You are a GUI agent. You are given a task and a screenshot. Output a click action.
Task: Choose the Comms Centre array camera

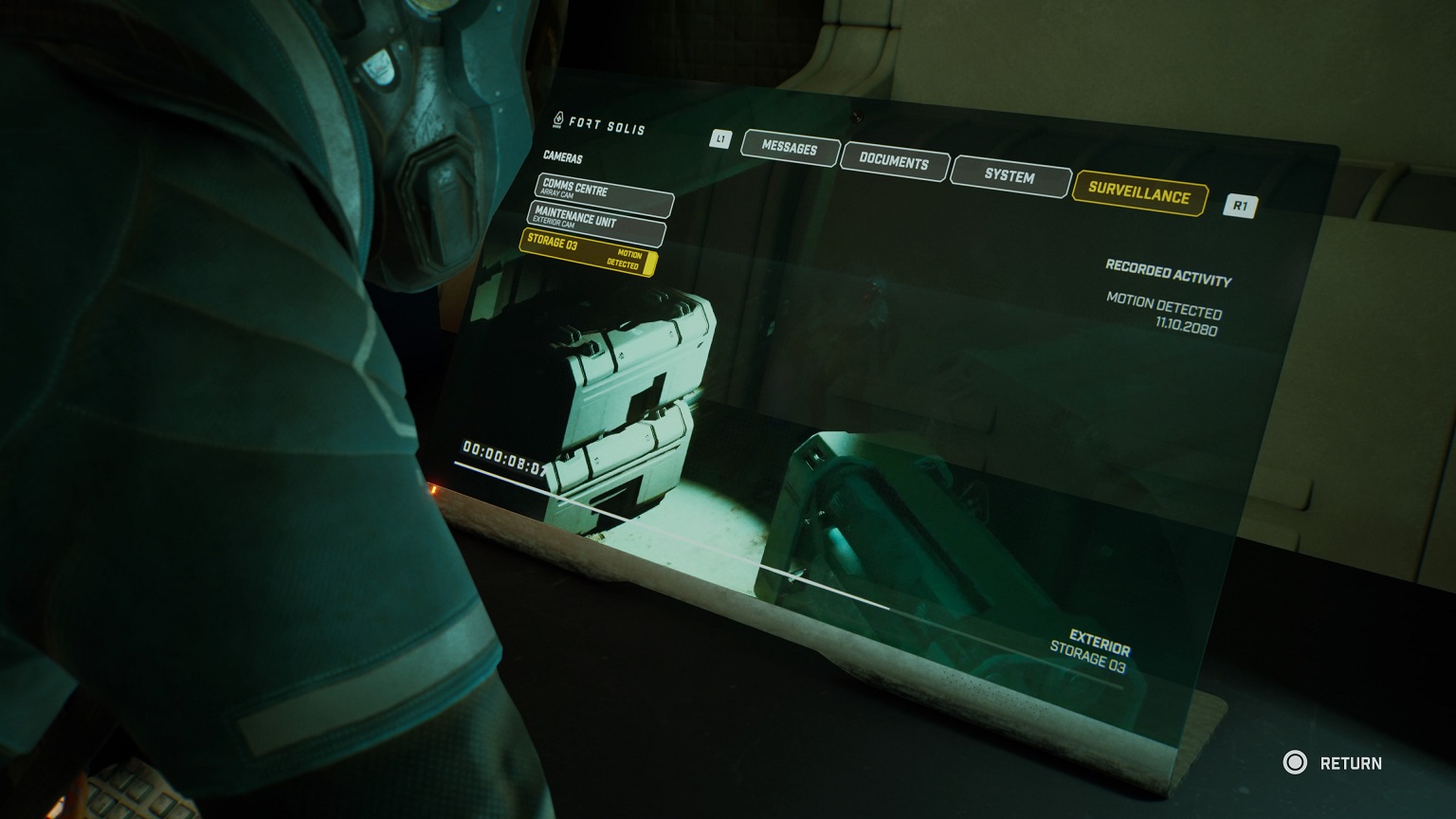(603, 192)
